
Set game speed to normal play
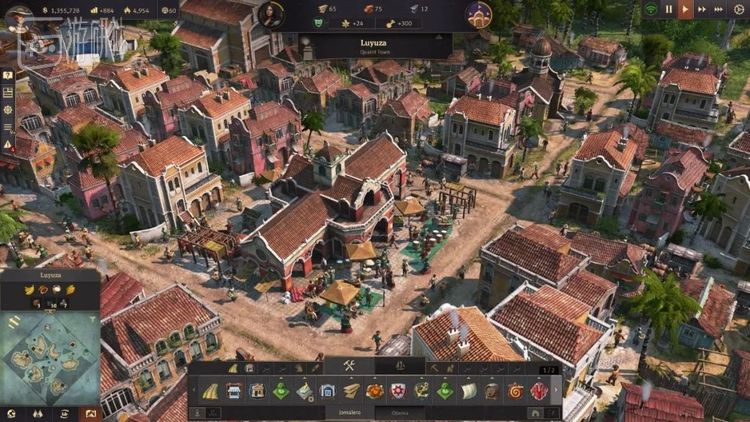tap(686, 9)
